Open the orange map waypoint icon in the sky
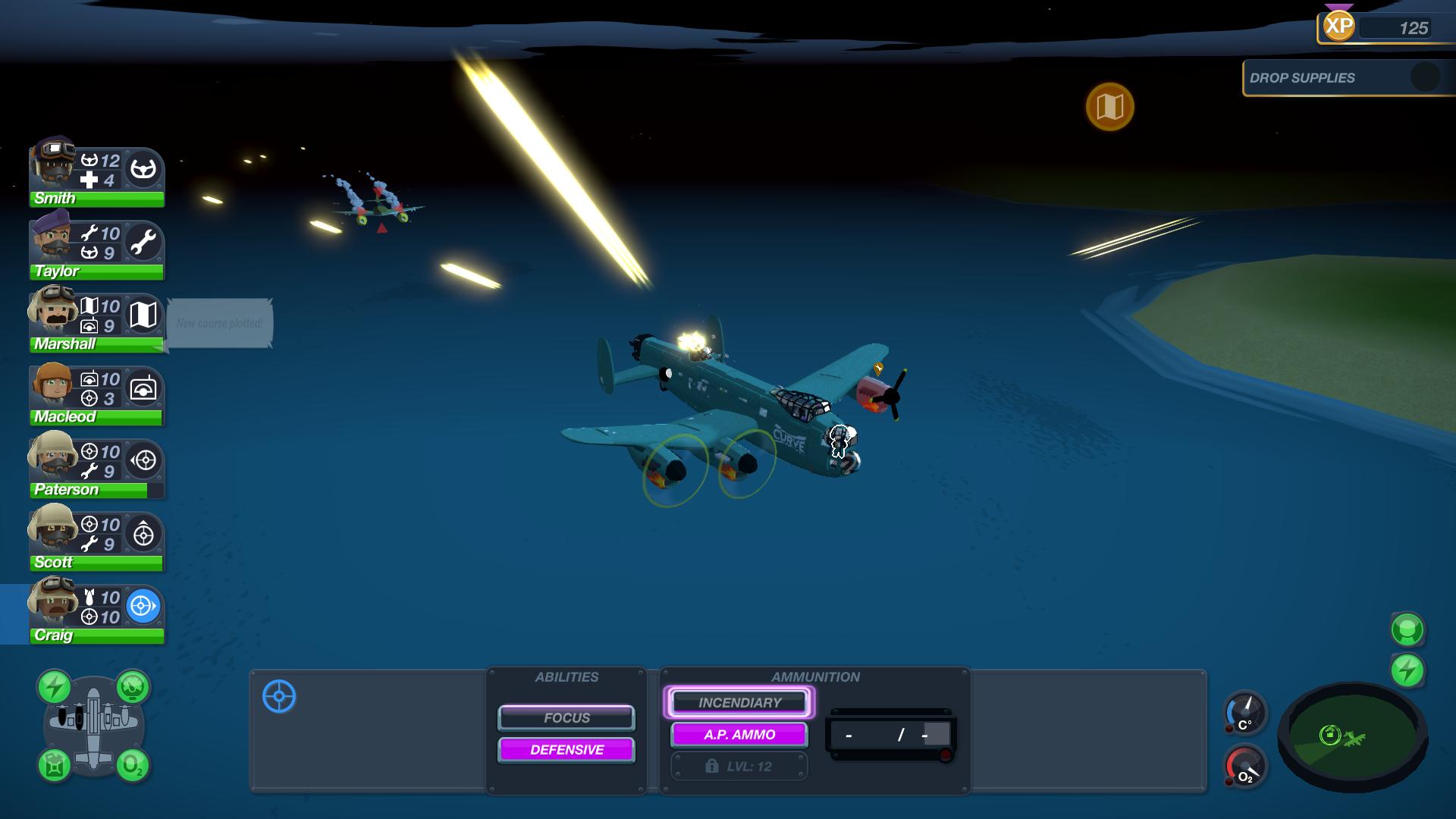Screen dimensions: 1456x819 tap(1109, 107)
